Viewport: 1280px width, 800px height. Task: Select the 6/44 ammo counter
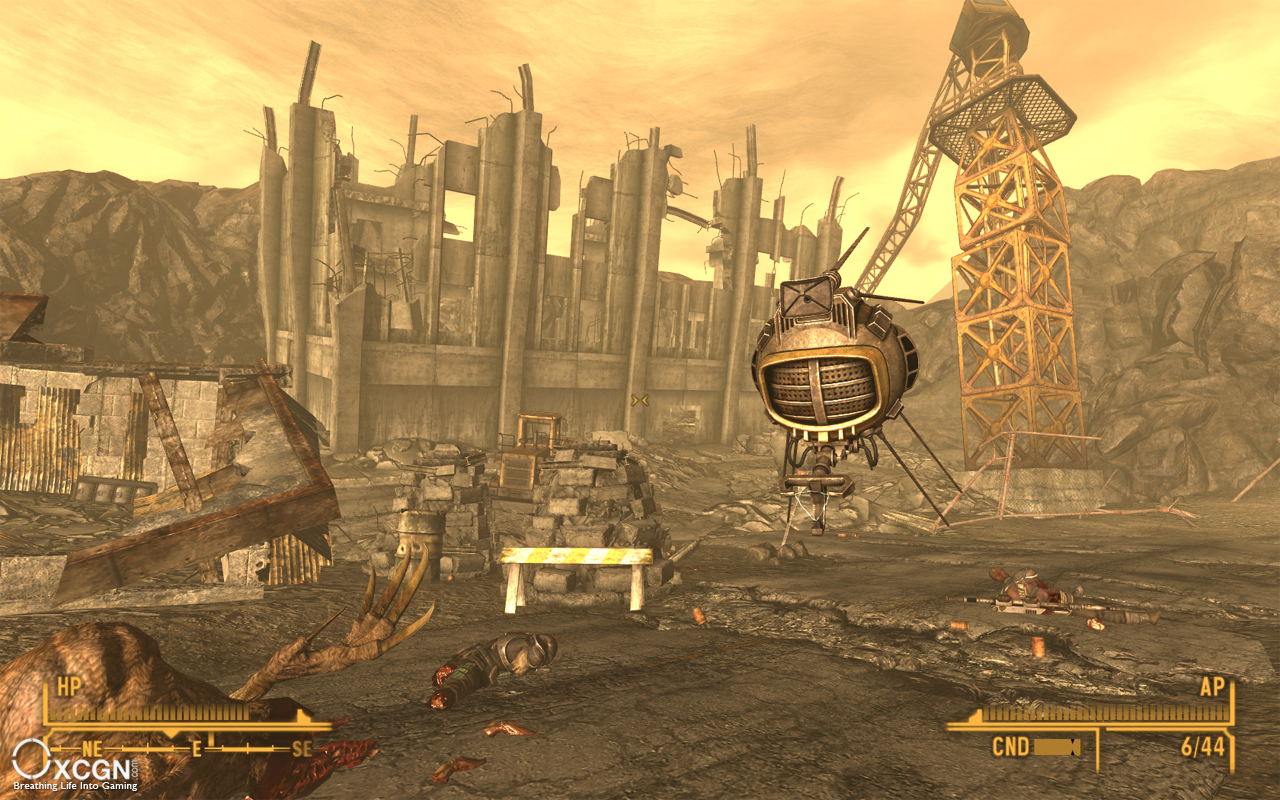1204,746
